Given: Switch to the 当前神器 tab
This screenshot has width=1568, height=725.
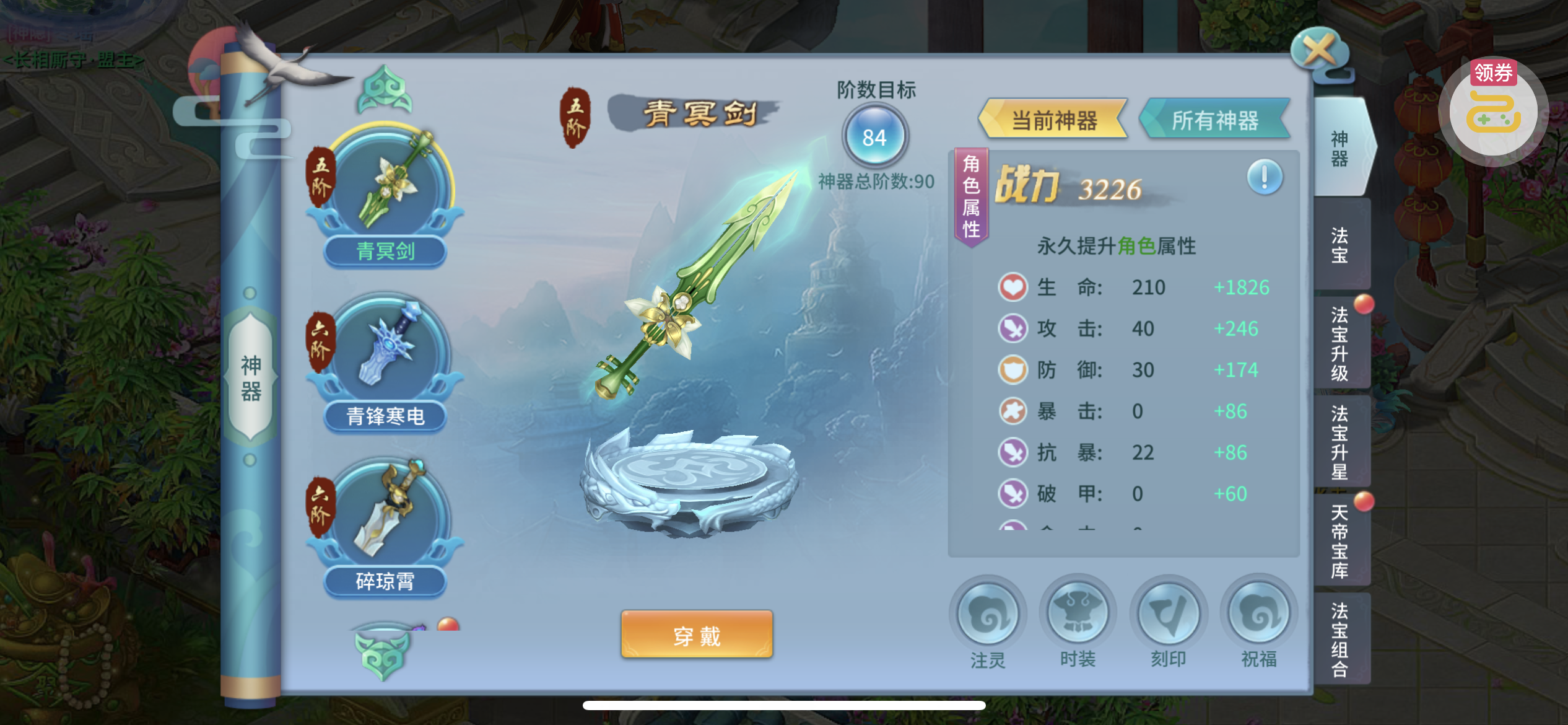Looking at the screenshot, I should tap(1053, 120).
